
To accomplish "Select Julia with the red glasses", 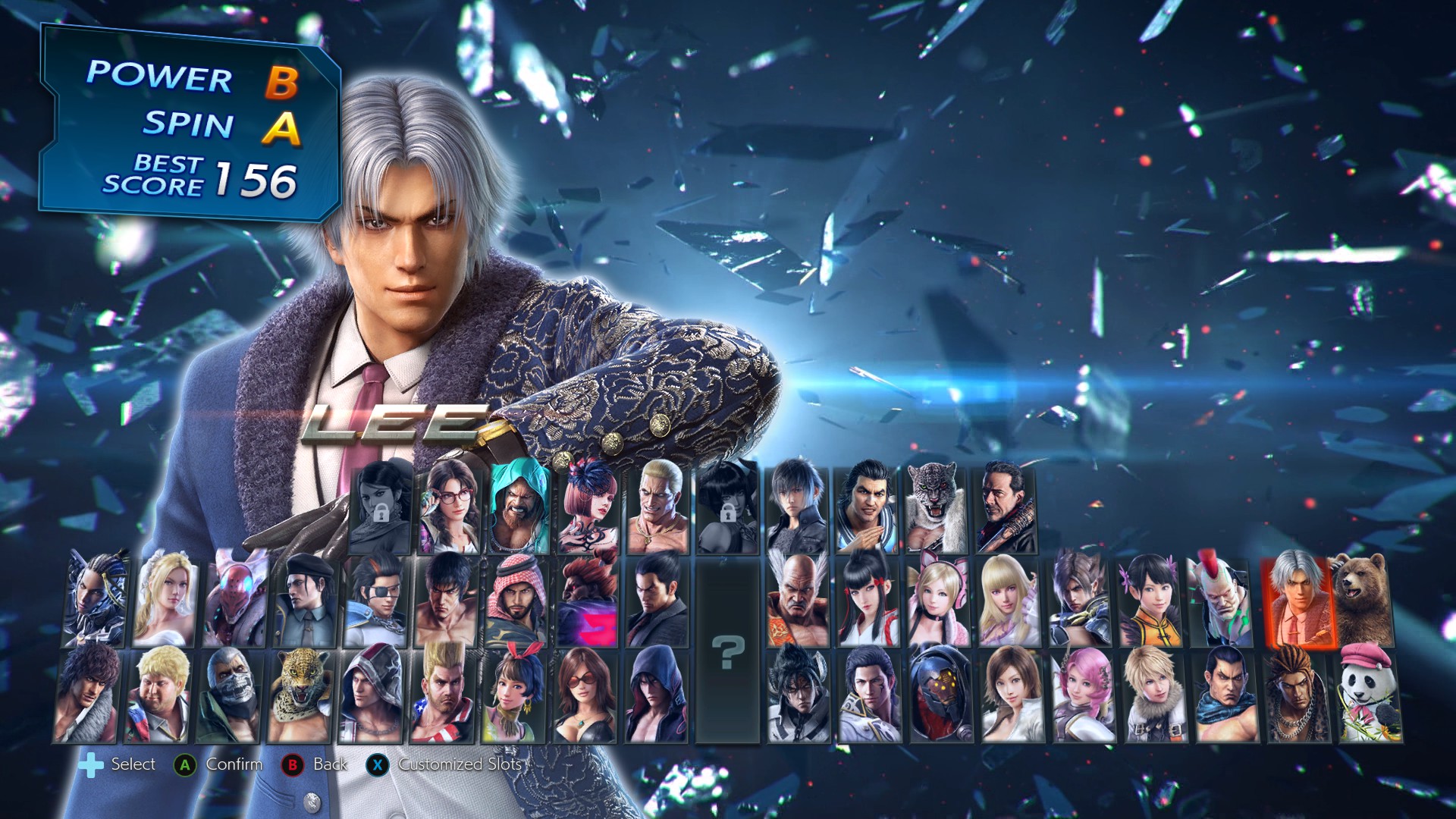I will (450, 508).
